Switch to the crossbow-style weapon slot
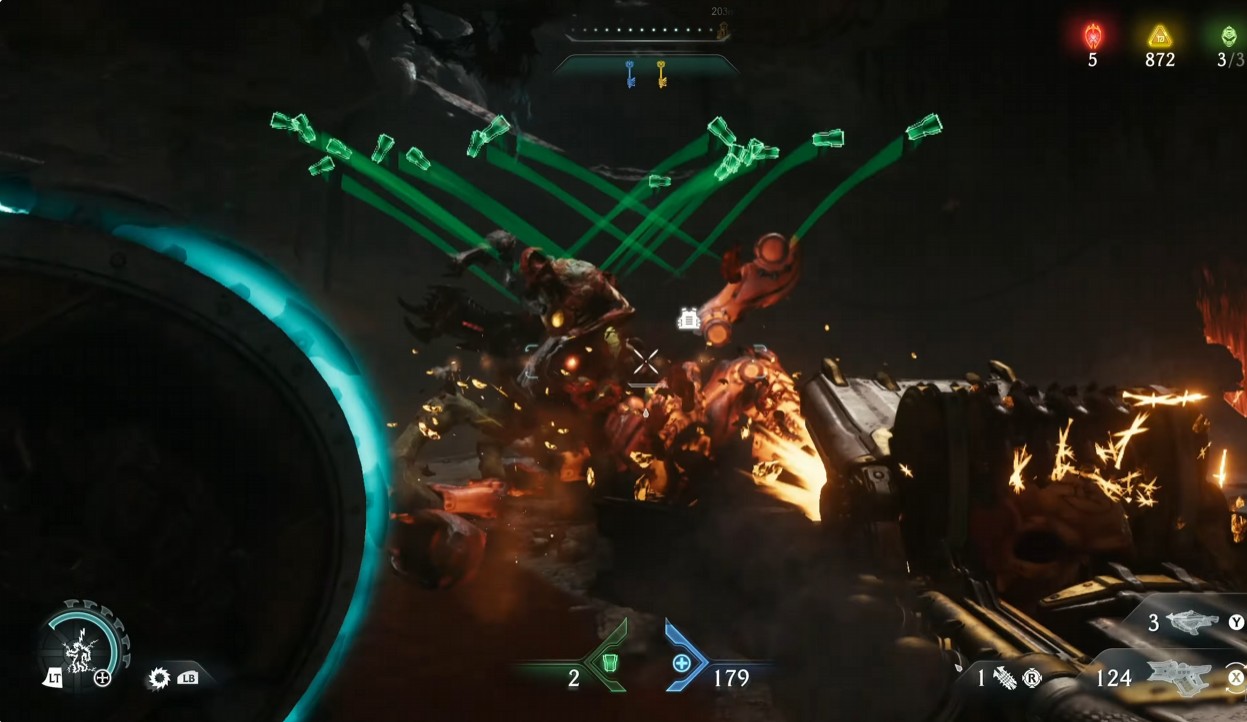The height and width of the screenshot is (722, 1247). point(1192,623)
